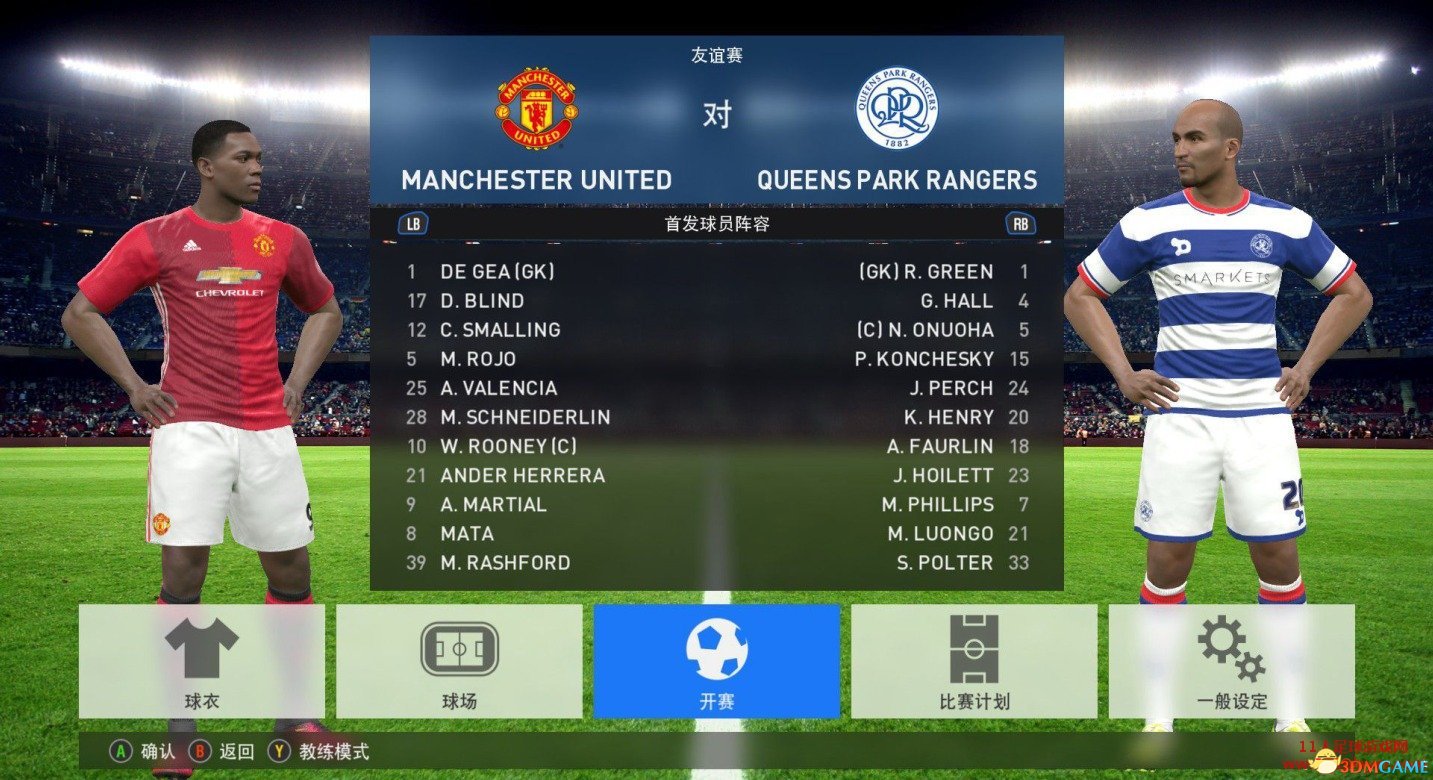Image resolution: width=1433 pixels, height=780 pixels.
Task: Select R. Green in QPR lineup
Action: tap(926, 271)
